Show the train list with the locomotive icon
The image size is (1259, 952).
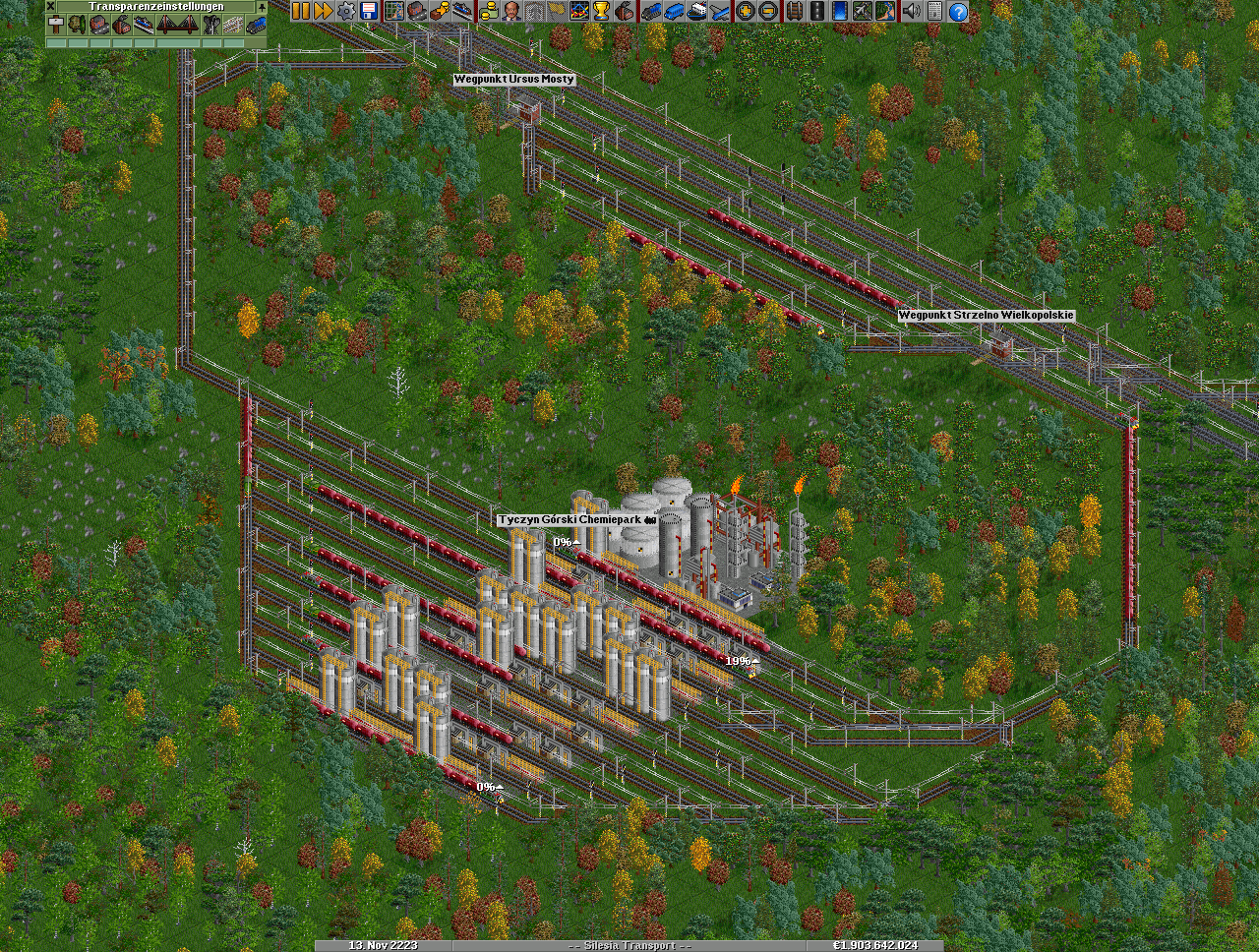[651, 11]
